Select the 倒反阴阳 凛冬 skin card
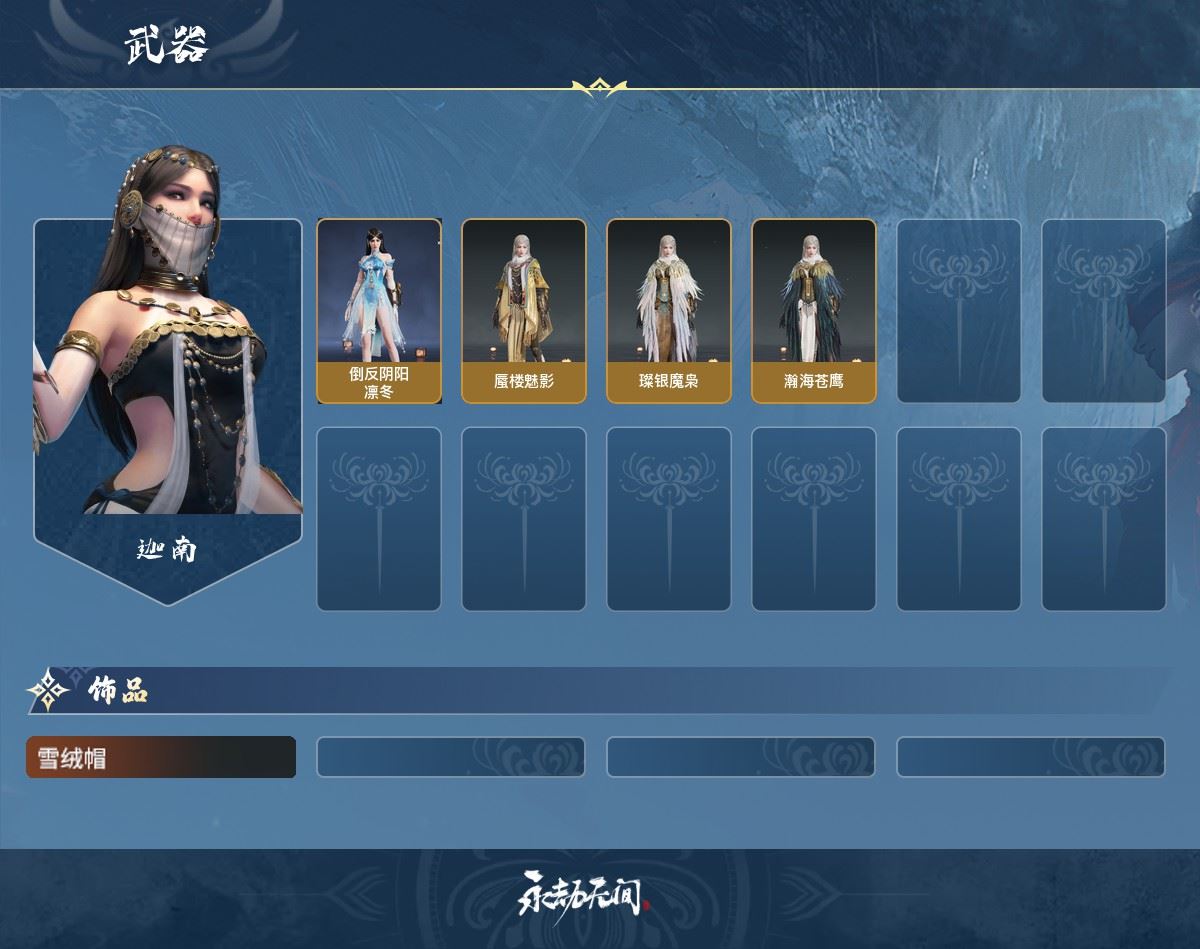The height and width of the screenshot is (949, 1200). click(x=379, y=311)
